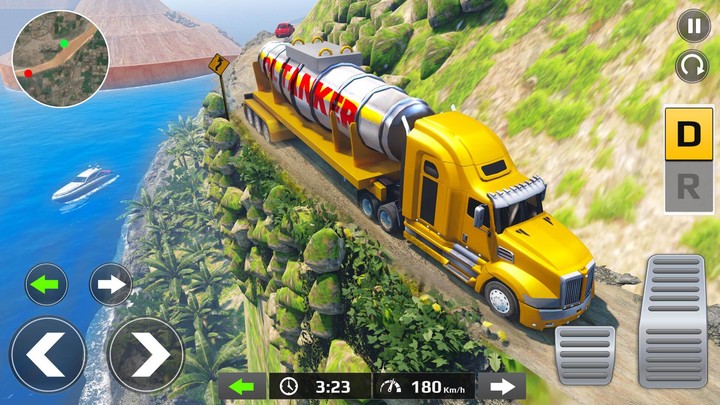The image size is (720, 405).
Task: Activate the green left turn signal
Action: pyautogui.click(x=46, y=284)
